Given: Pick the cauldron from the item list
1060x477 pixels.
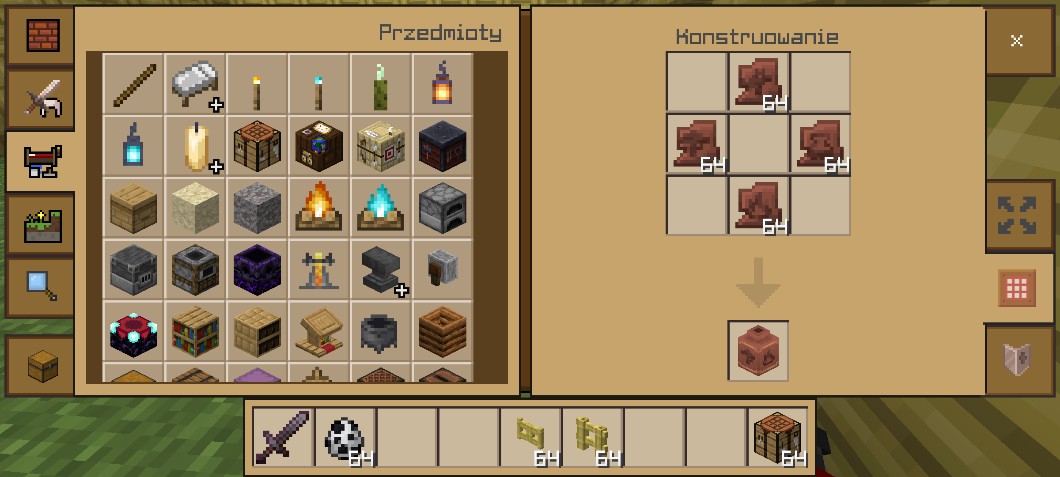Looking at the screenshot, I should pos(381,331).
